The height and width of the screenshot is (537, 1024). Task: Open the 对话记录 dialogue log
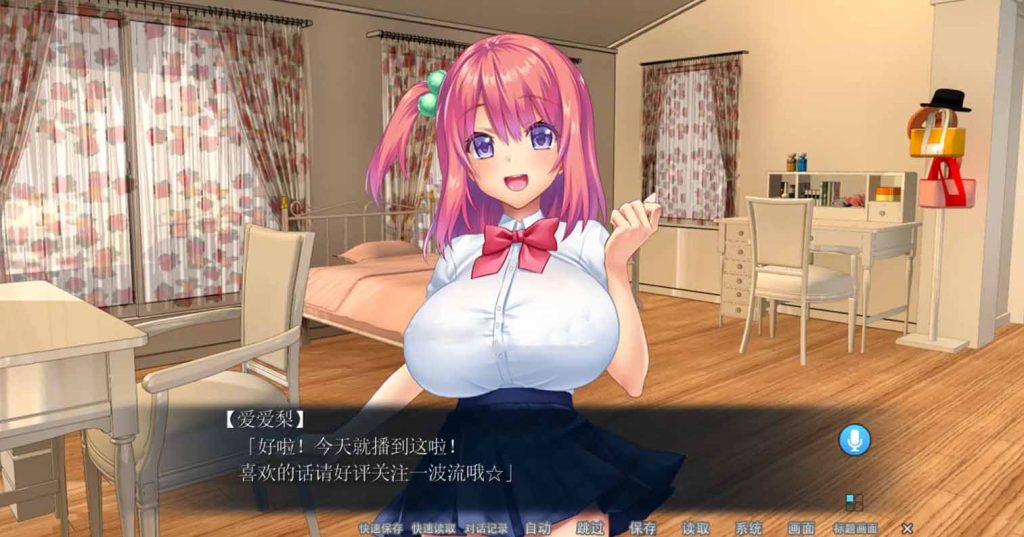pyautogui.click(x=487, y=528)
